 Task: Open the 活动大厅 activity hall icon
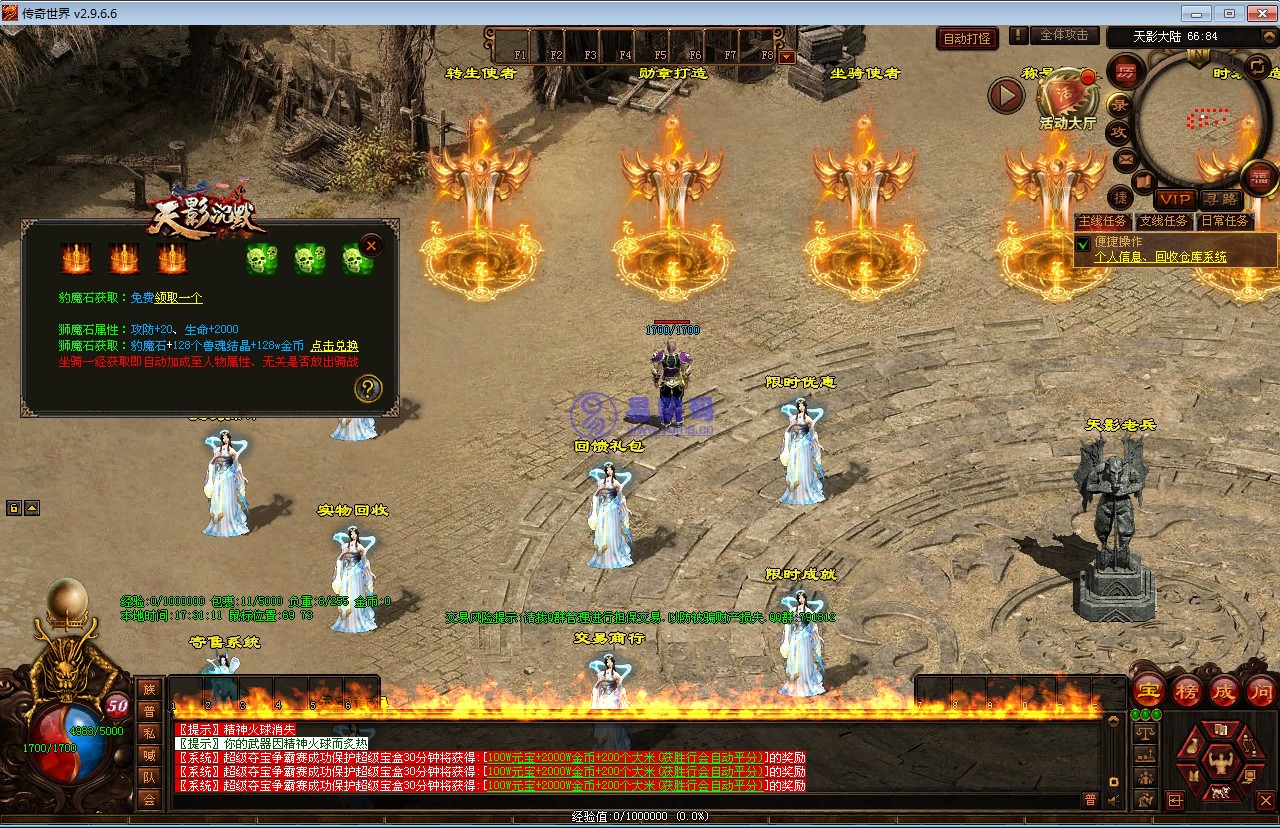pyautogui.click(x=1066, y=98)
